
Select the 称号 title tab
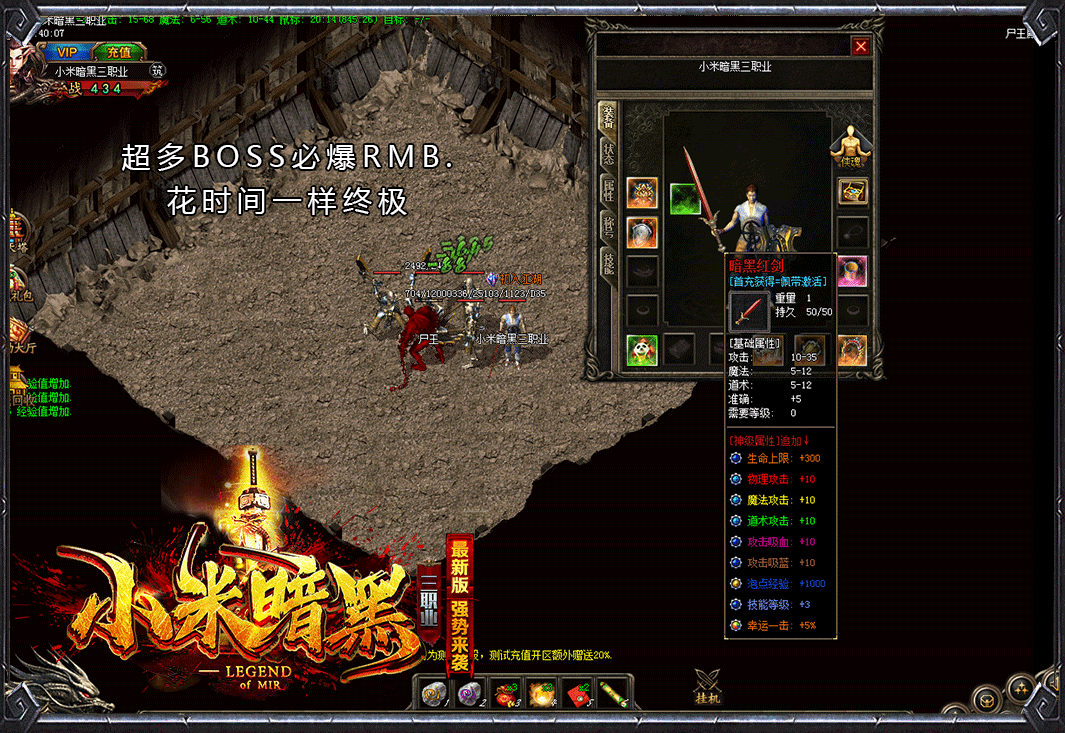click(x=608, y=226)
